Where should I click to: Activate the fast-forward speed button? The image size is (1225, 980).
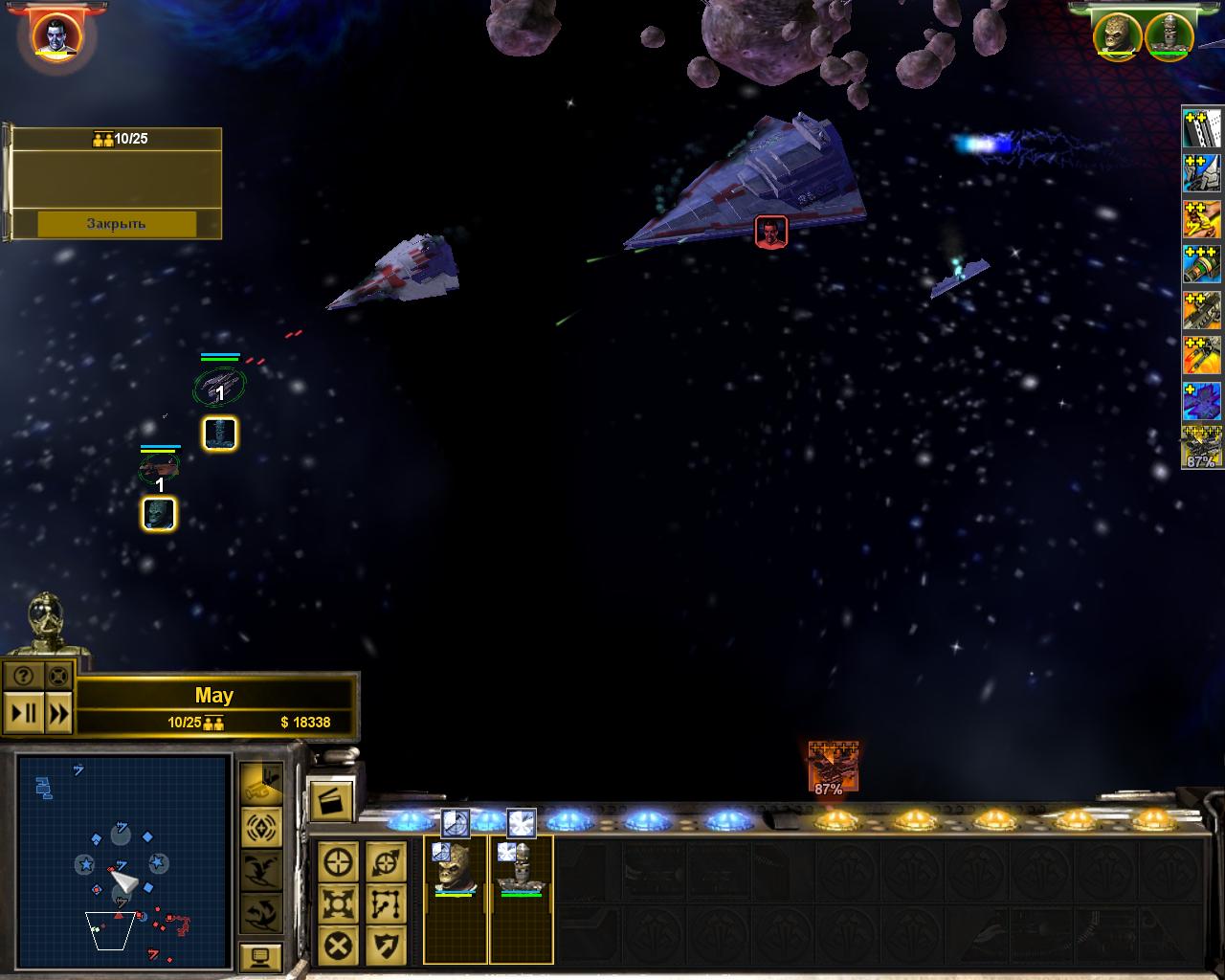click(58, 713)
